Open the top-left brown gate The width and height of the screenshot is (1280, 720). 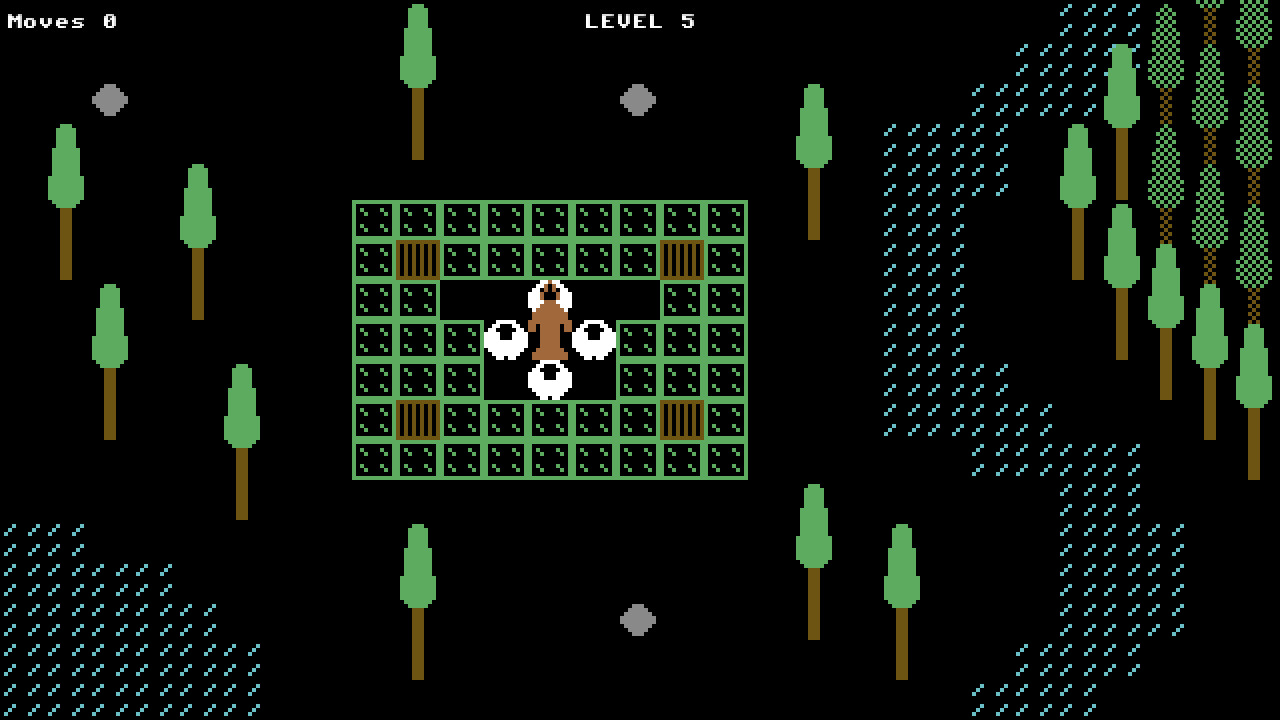[x=416, y=258]
